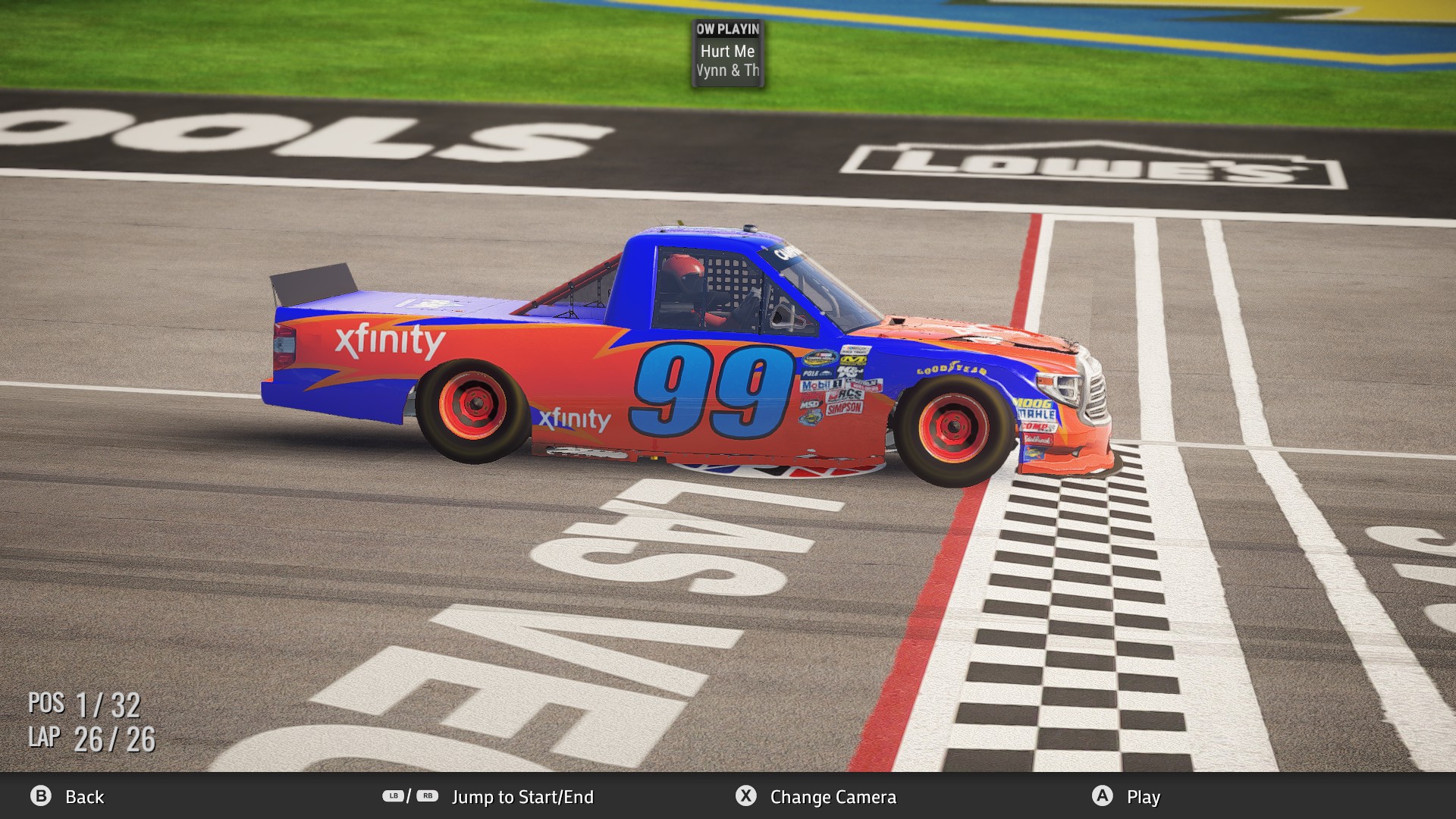The image size is (1456, 819).
Task: Click the Now Playing music widget
Action: pos(728,52)
